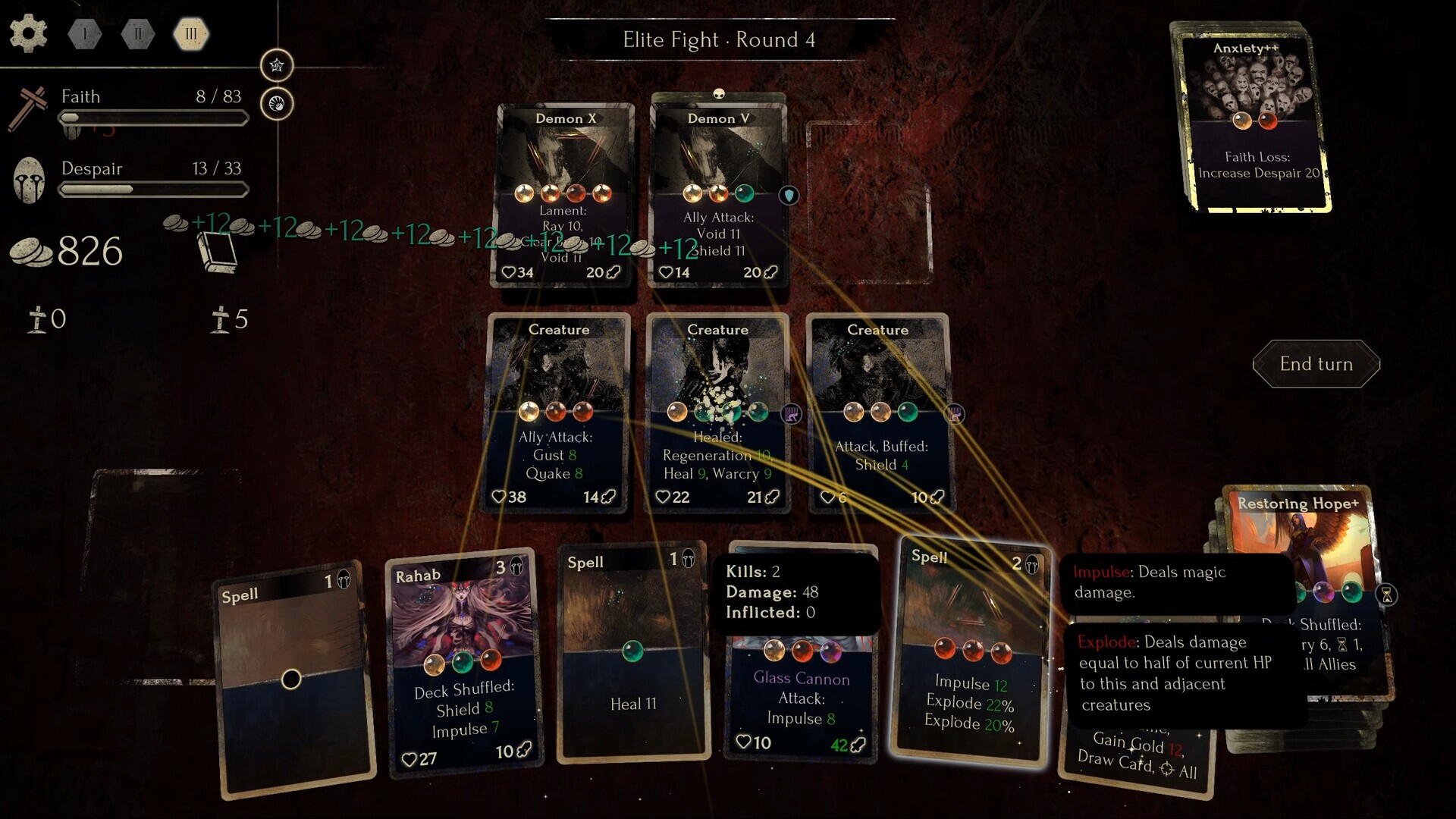Select the ammonite shell icon under the star
This screenshot has width=1456, height=819.
(x=277, y=102)
